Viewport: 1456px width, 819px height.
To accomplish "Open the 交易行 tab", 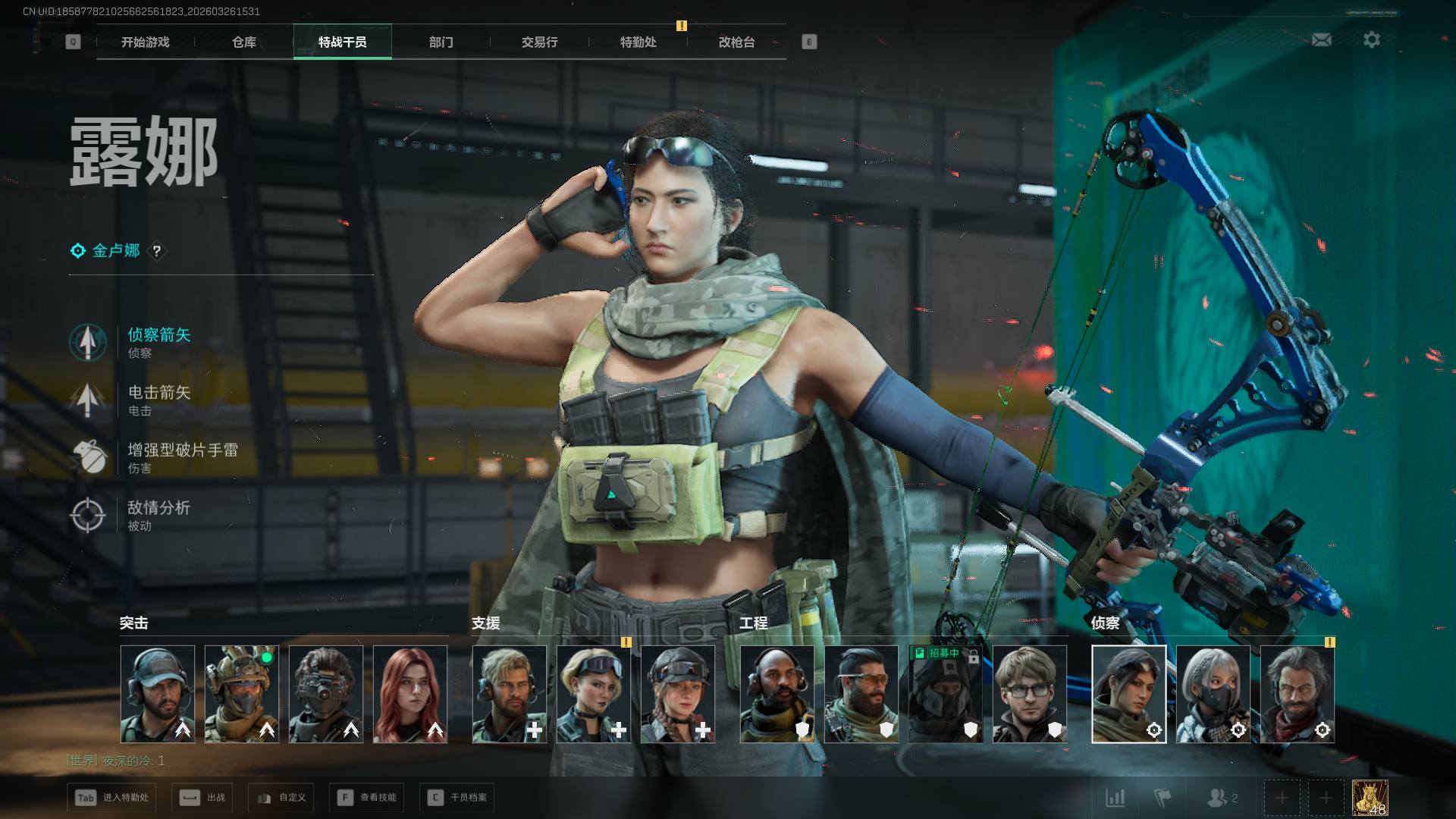I will point(539,42).
